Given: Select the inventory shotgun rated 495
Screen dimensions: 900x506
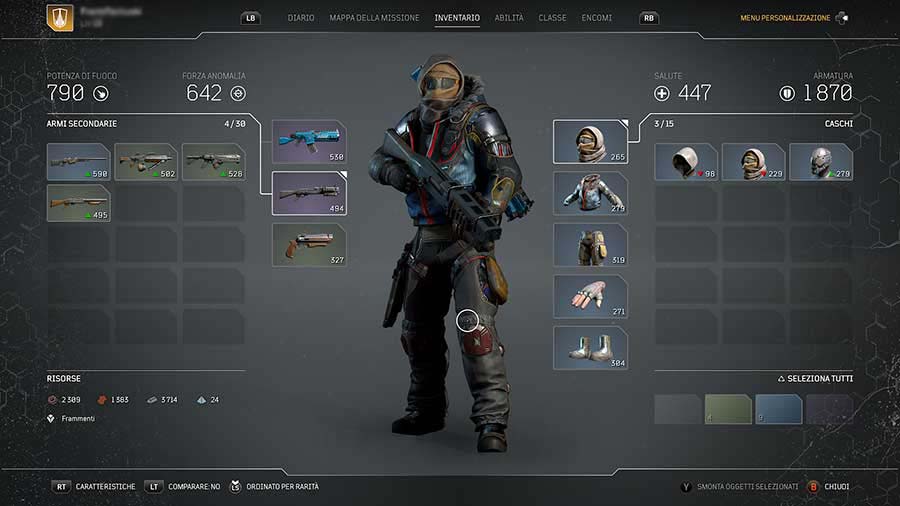Looking at the screenshot, I should (x=78, y=202).
